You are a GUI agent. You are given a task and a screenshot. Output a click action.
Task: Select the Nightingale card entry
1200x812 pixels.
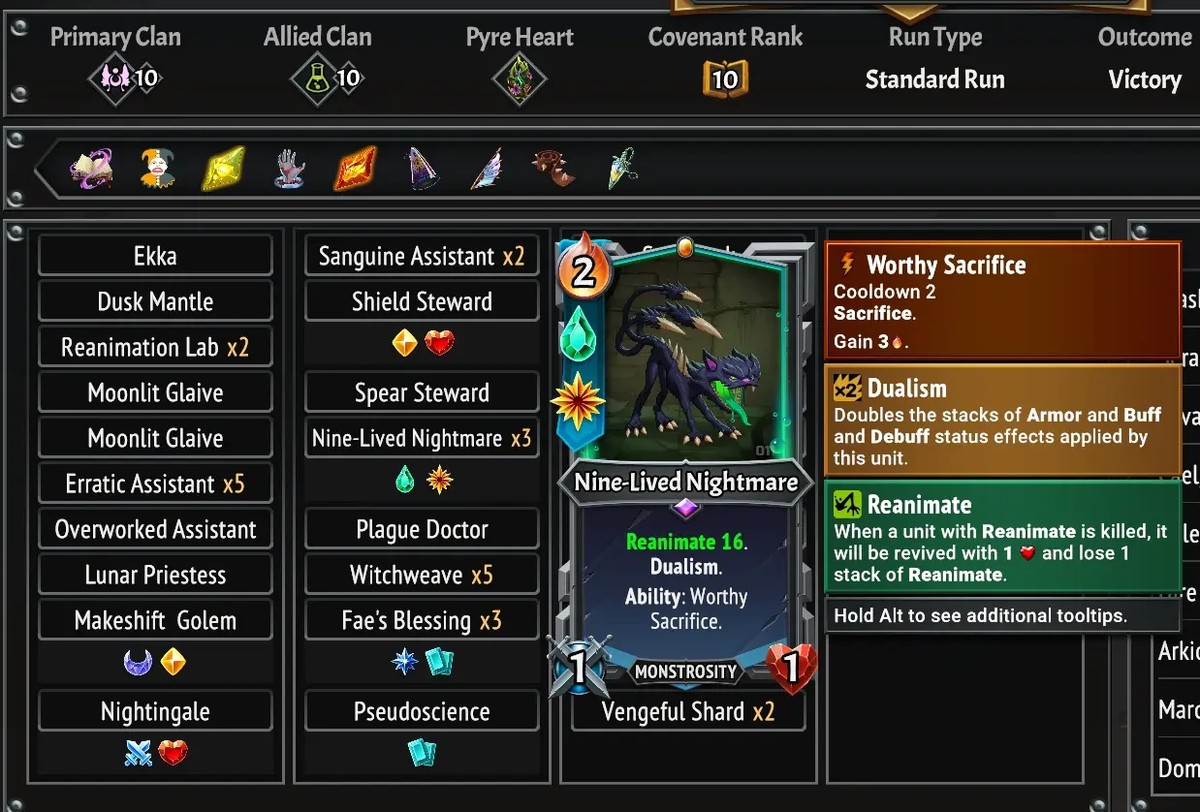155,712
